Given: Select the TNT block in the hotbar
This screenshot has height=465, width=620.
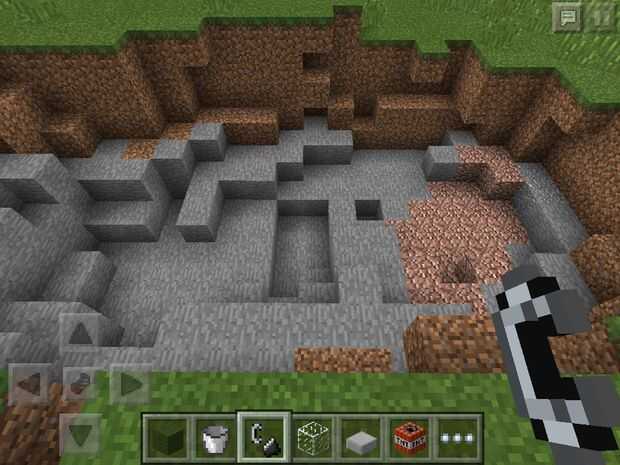Looking at the screenshot, I should click(409, 436).
